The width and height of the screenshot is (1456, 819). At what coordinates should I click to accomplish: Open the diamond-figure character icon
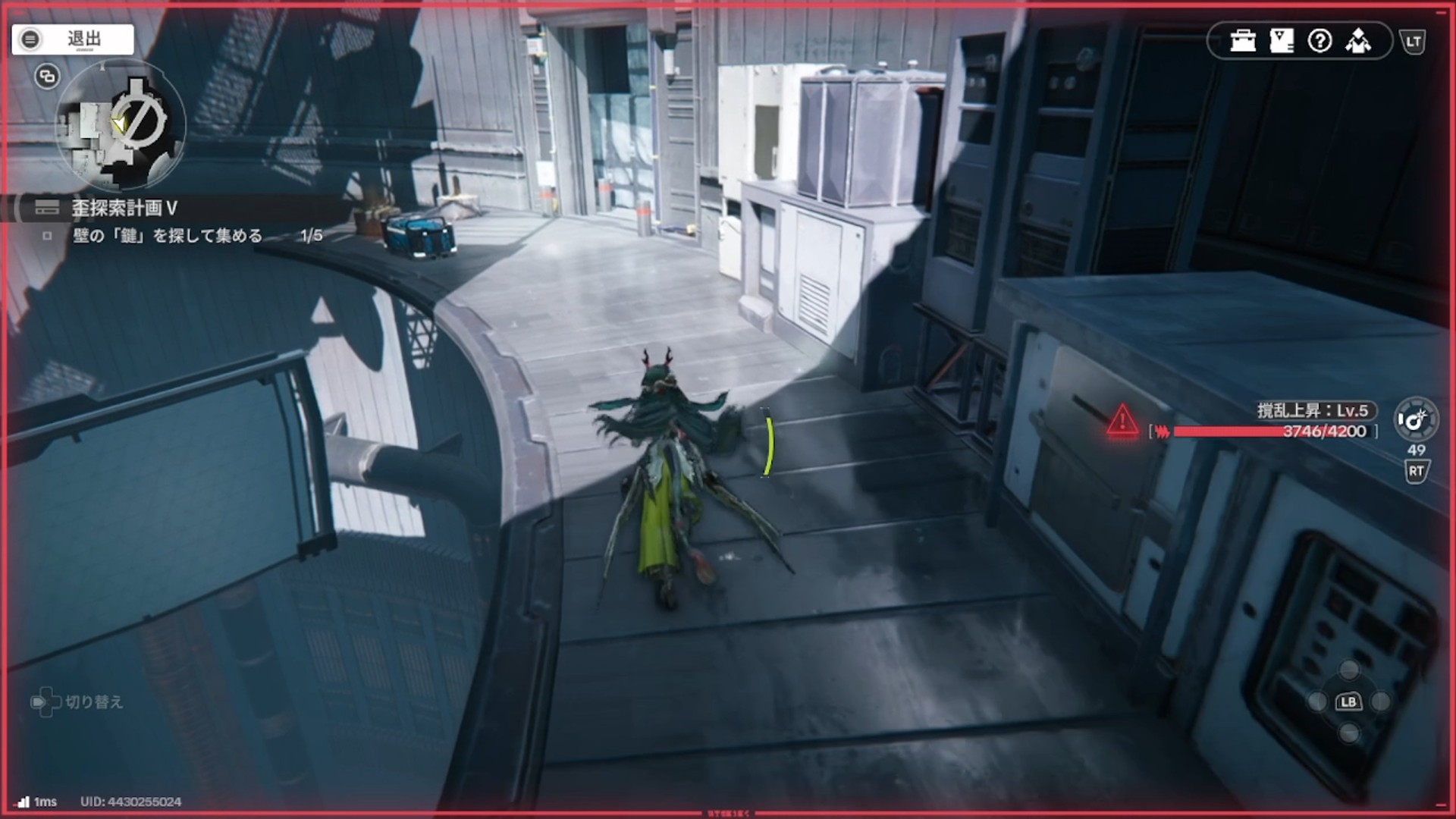click(1358, 41)
